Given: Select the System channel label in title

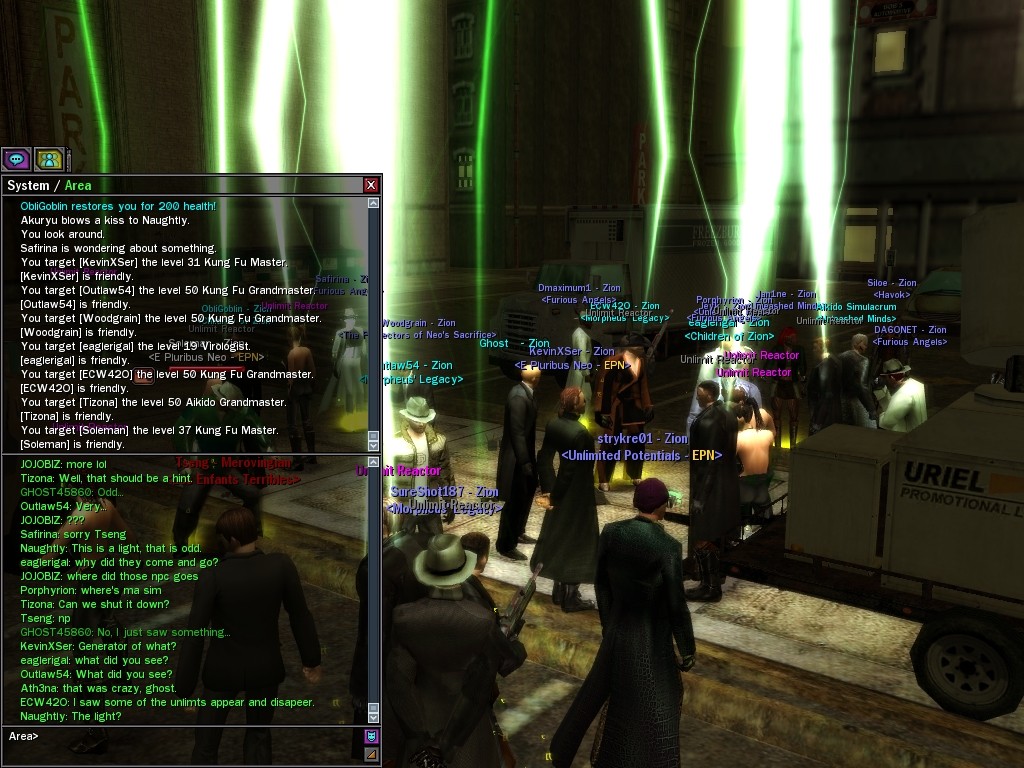Looking at the screenshot, I should click(28, 185).
